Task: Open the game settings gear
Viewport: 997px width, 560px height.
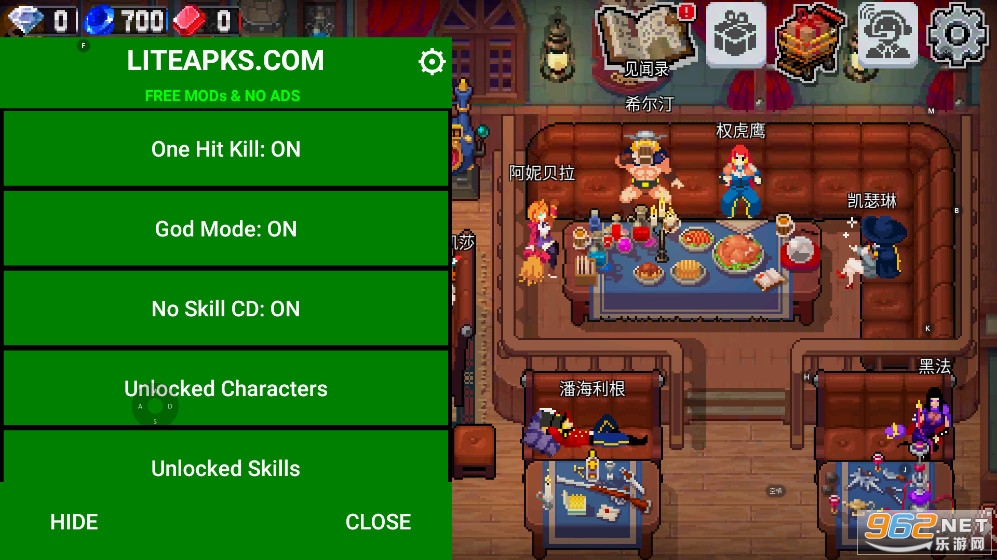Action: click(957, 35)
